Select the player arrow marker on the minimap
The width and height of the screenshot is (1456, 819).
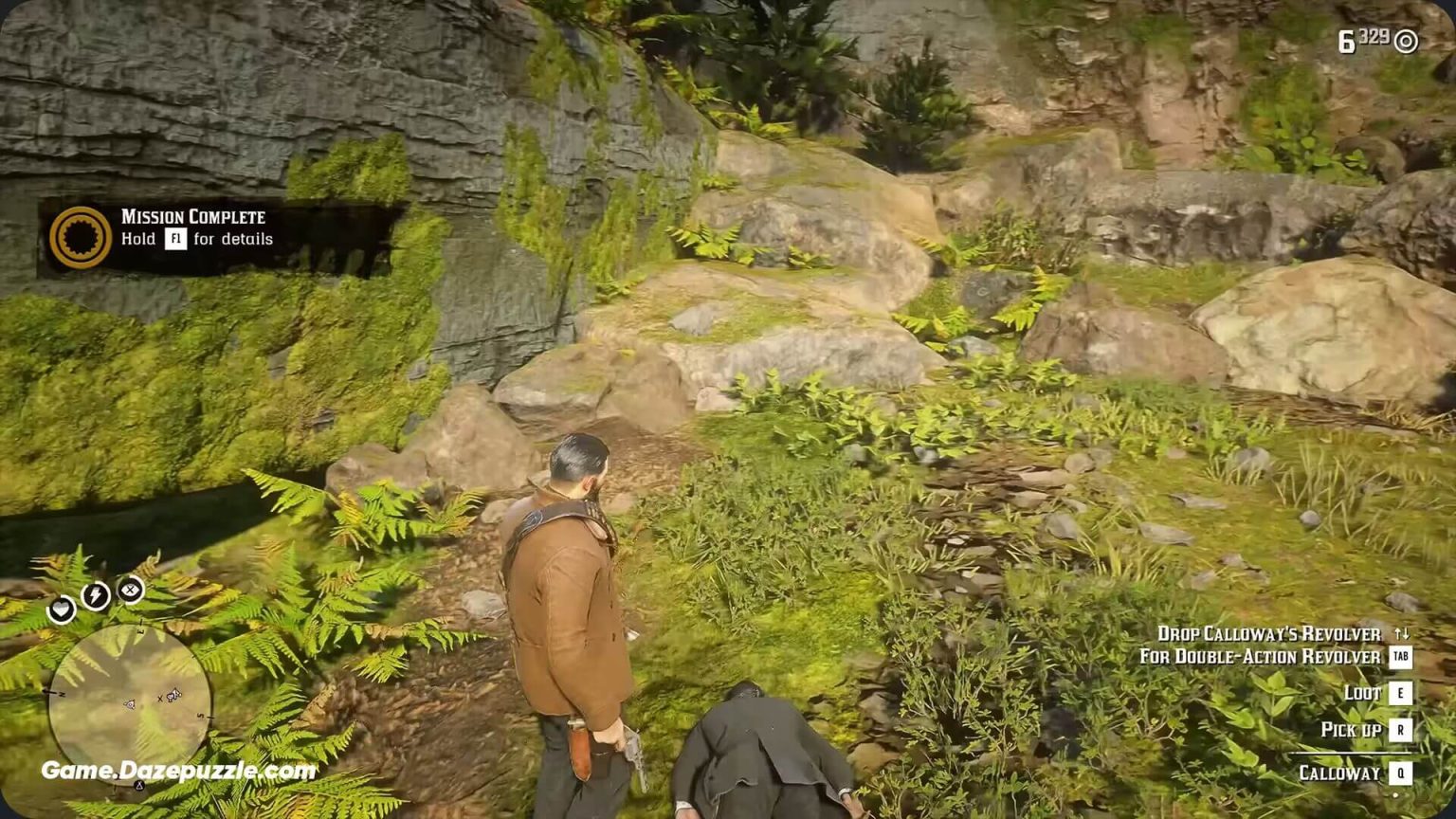130,703
